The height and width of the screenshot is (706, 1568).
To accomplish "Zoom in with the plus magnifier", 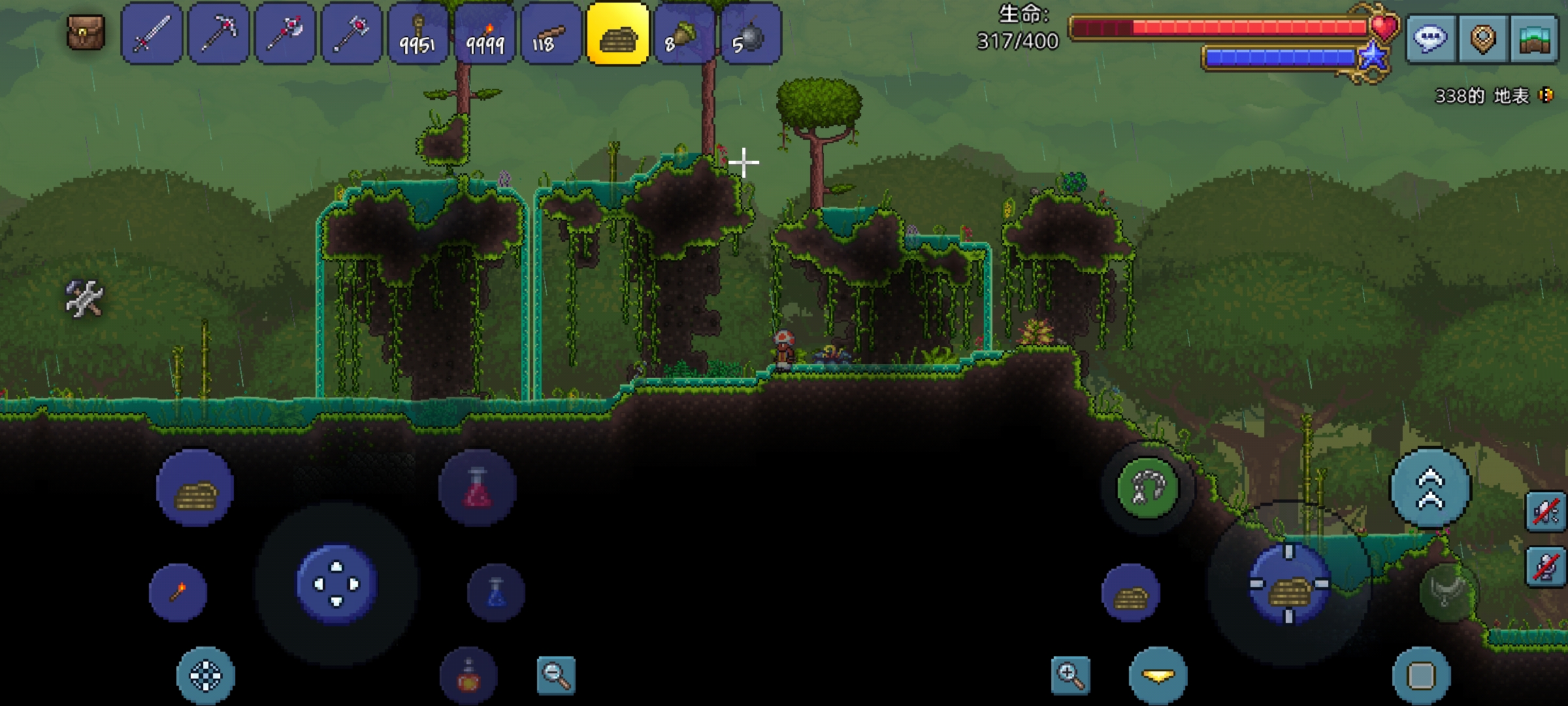I will [1070, 676].
